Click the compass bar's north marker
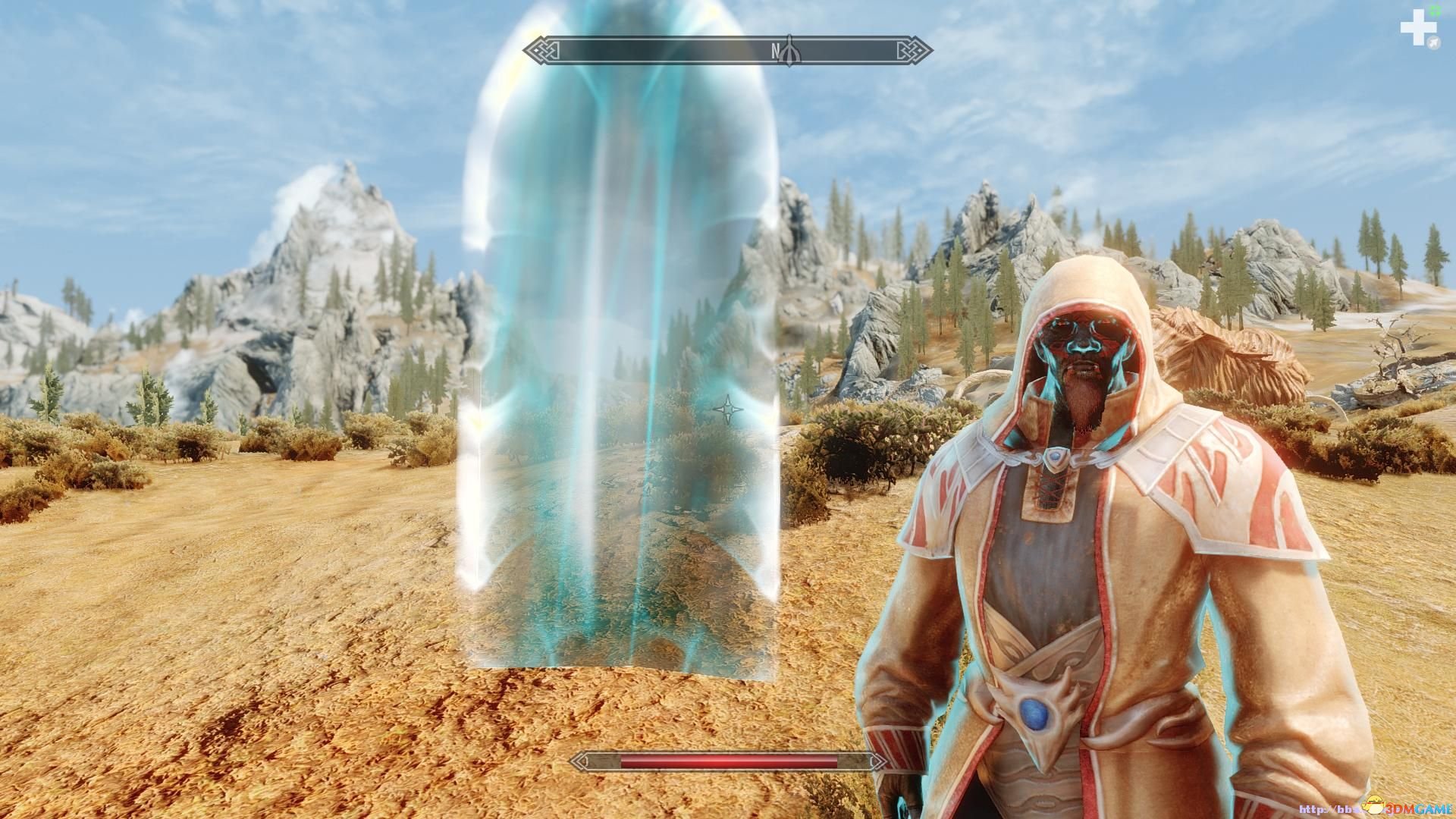 pyautogui.click(x=776, y=51)
